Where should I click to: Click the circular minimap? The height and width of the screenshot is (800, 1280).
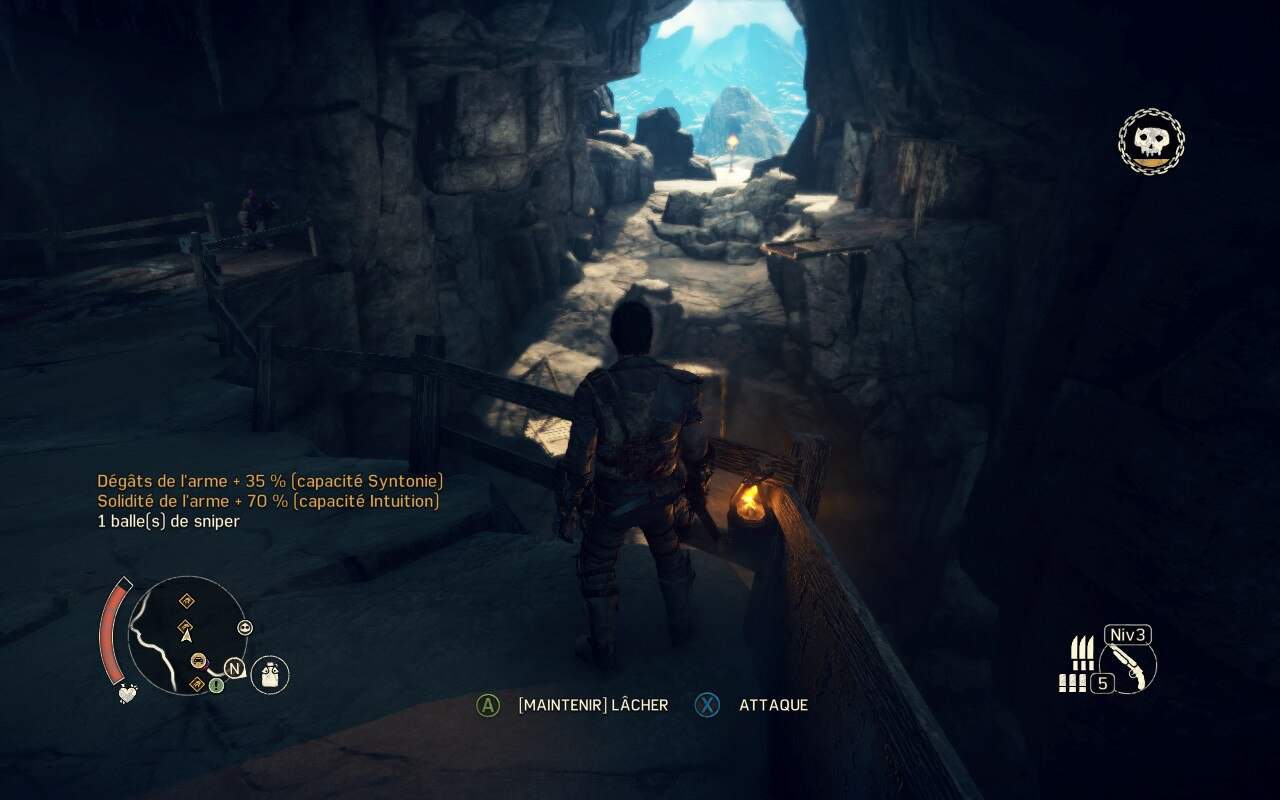click(188, 636)
